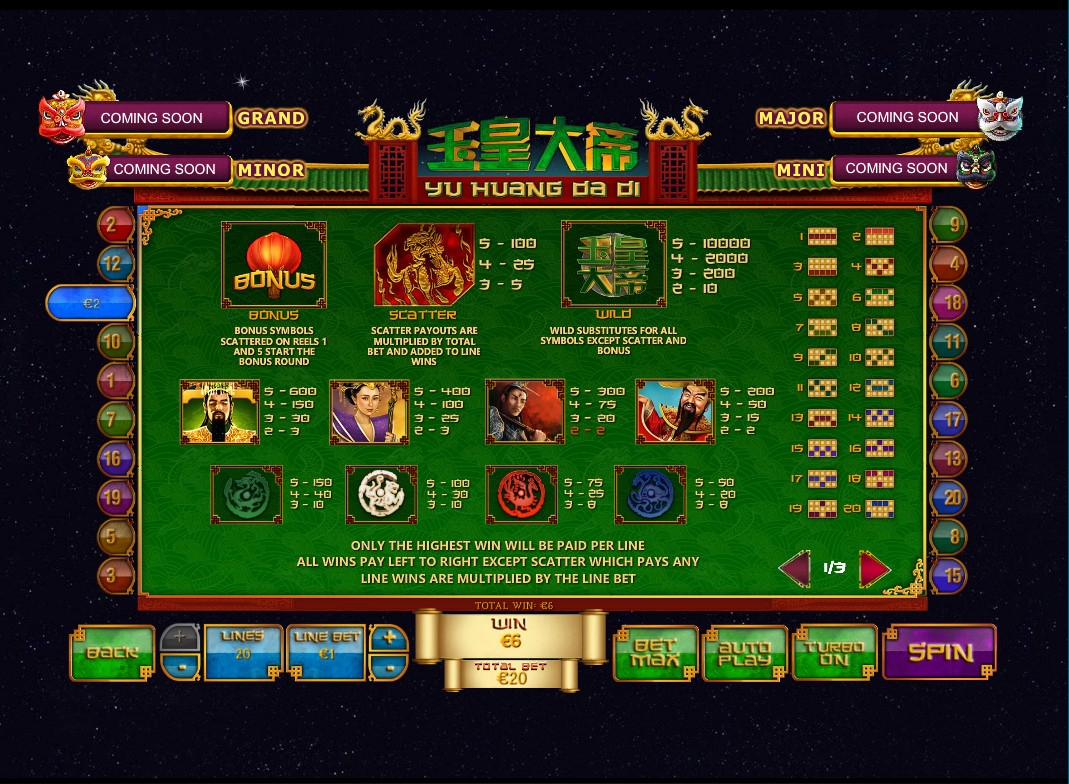Start Auto Play
This screenshot has height=784, width=1069.
745,653
